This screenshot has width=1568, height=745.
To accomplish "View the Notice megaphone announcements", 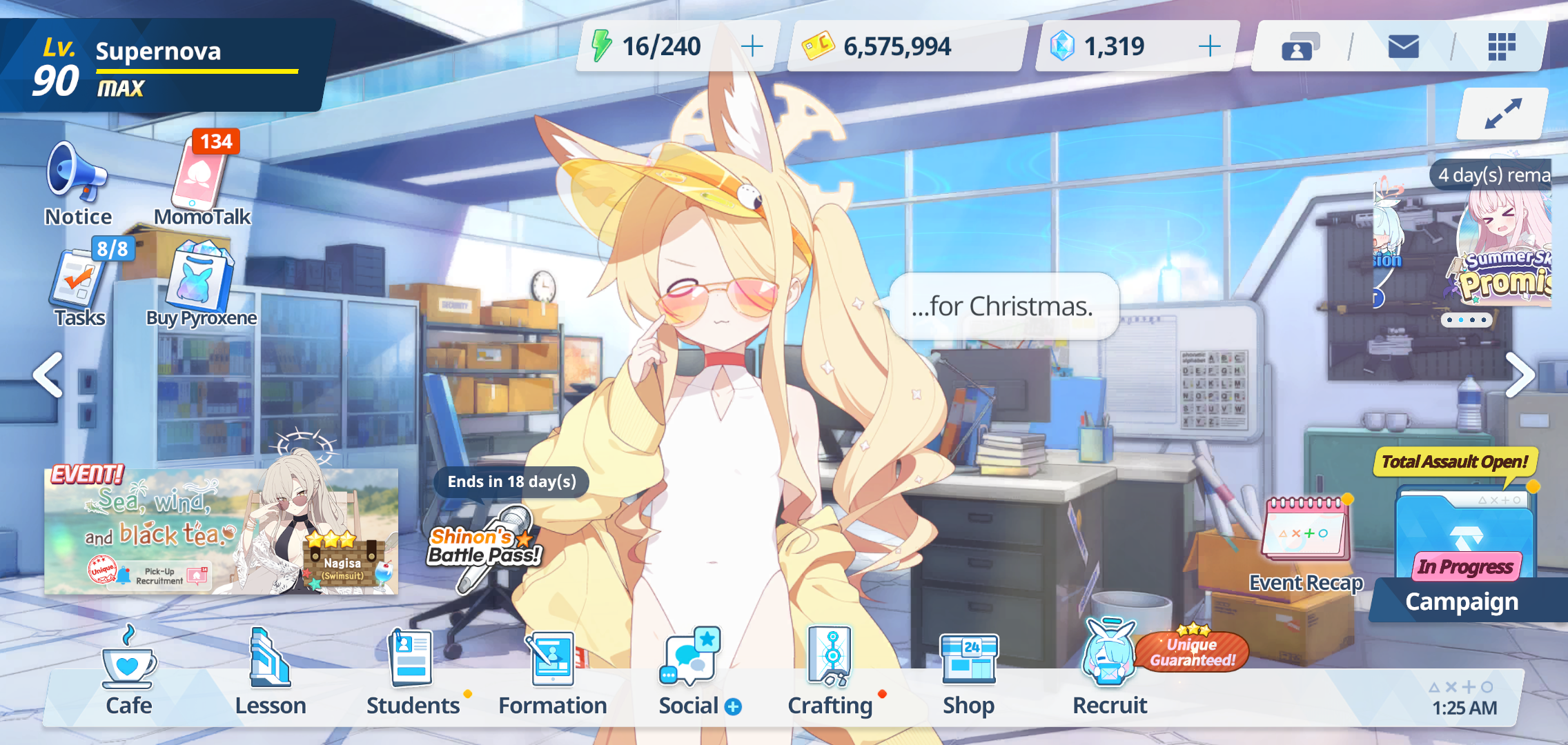I will (77, 183).
